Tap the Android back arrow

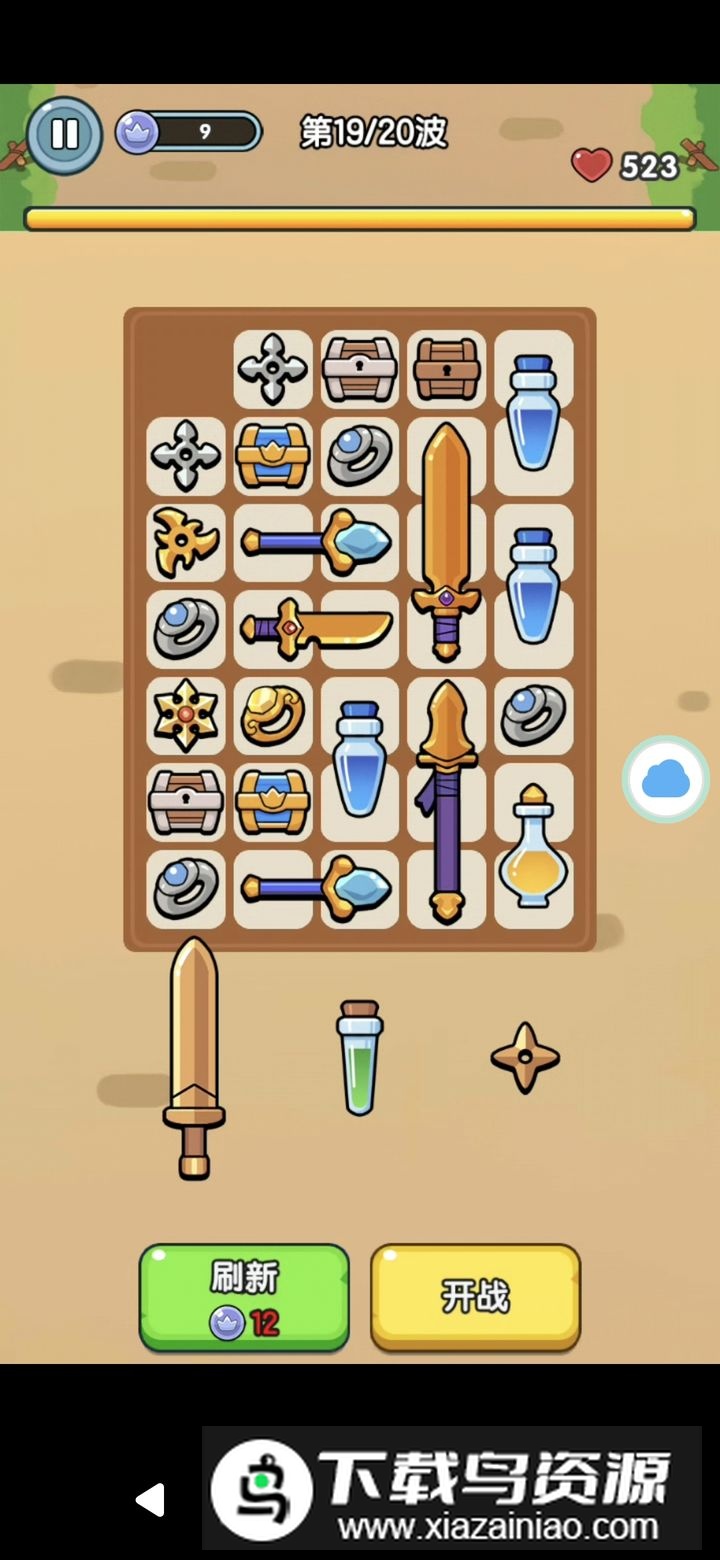(150, 1499)
